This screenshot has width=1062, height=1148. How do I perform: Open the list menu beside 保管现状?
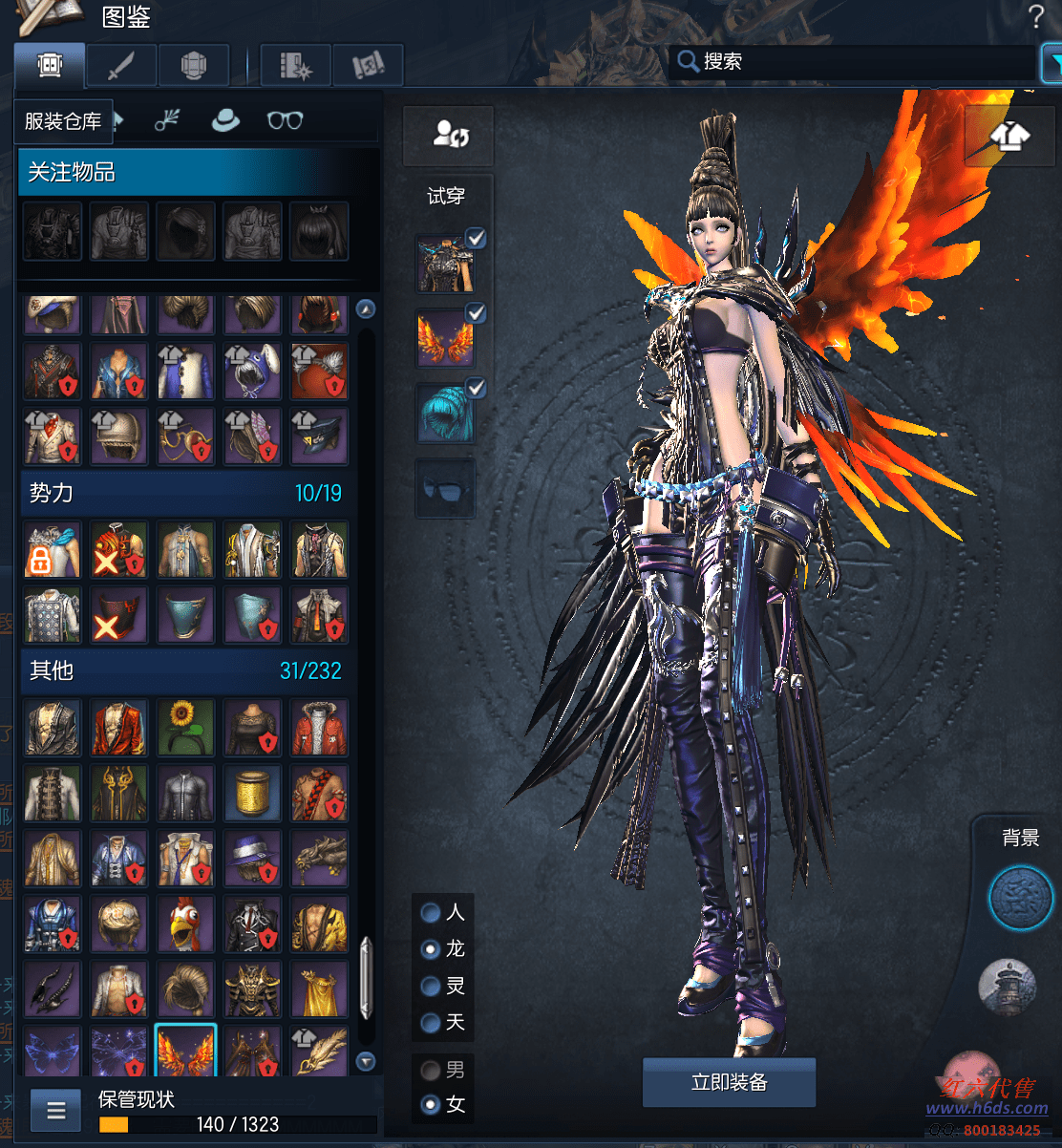[x=56, y=1110]
